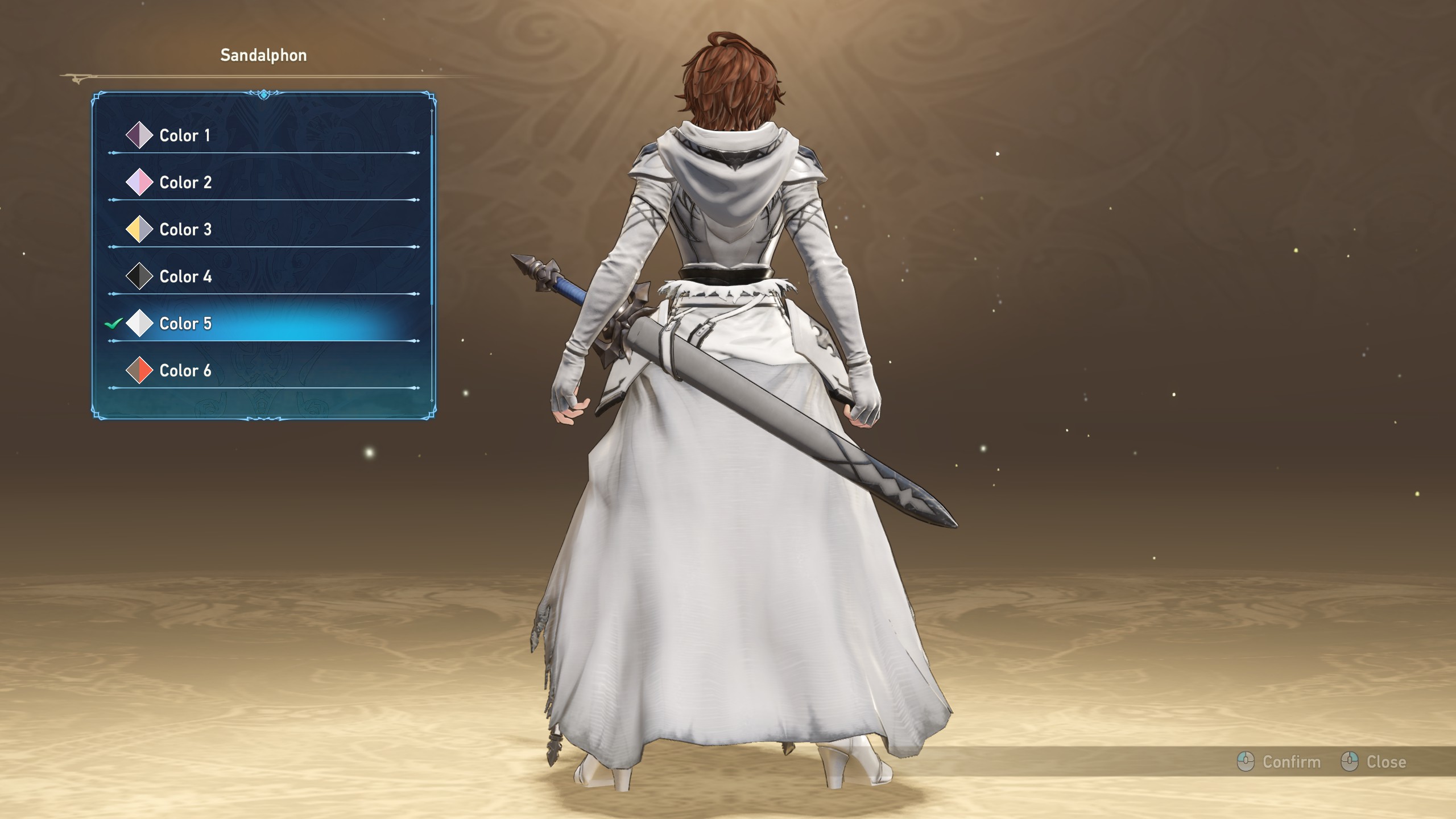Select the highlighted Color 5 entry
The height and width of the screenshot is (819, 1456).
185,324
